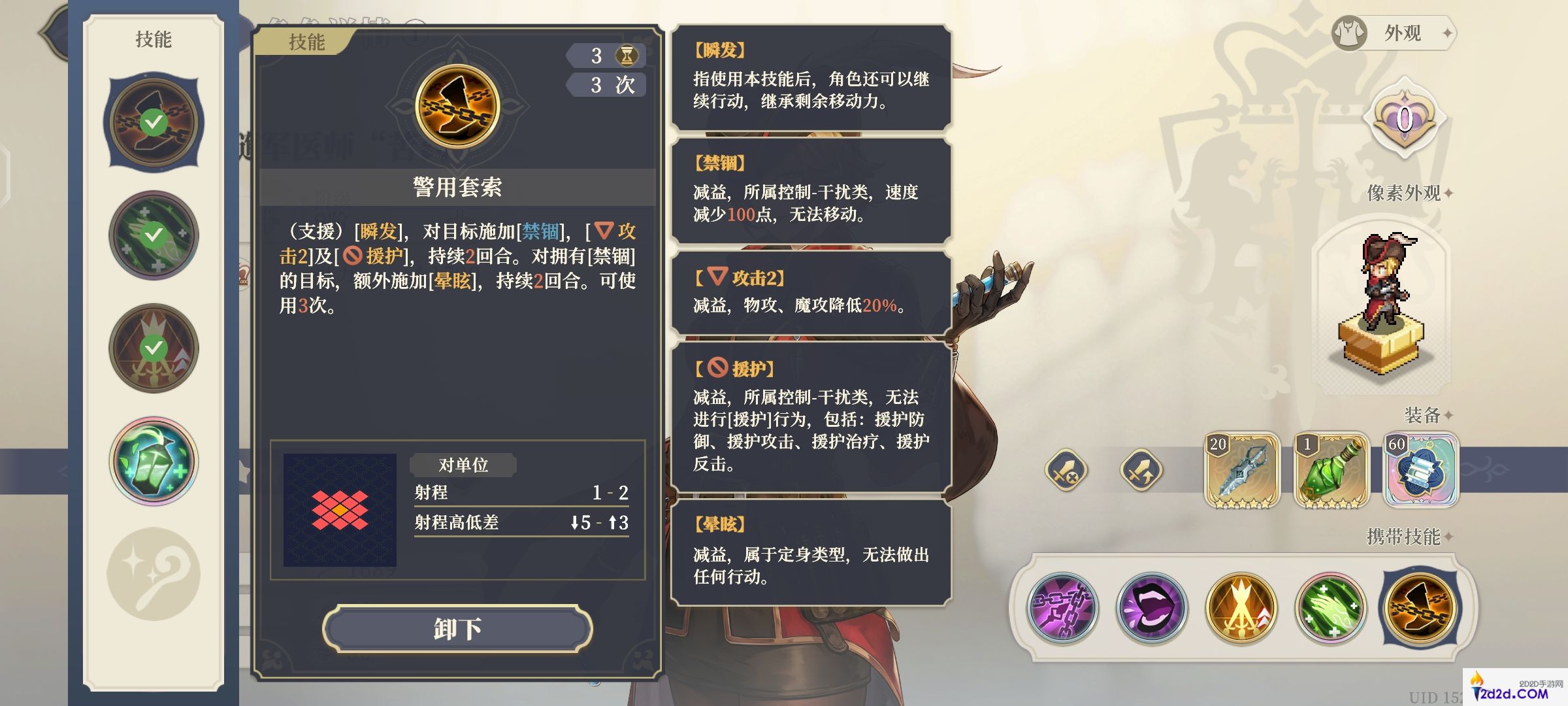
Task: Select the gold crossed-swords skill in 携带技能
Action: [1240, 608]
